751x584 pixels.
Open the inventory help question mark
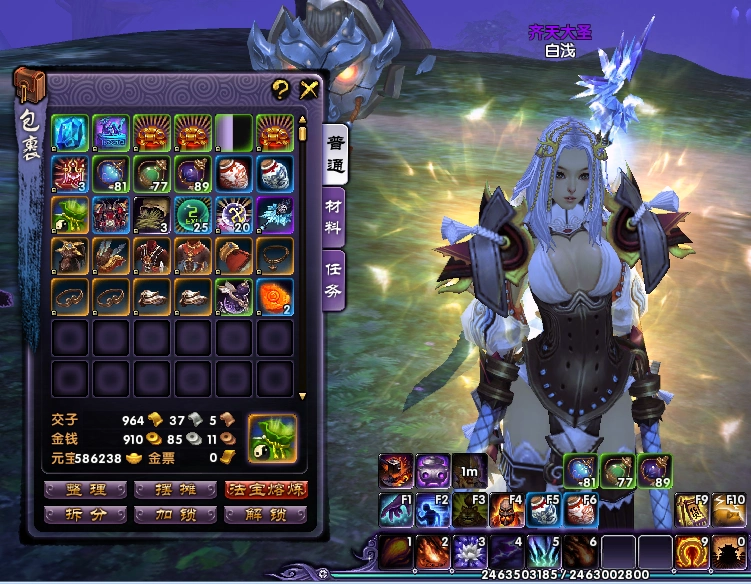[x=281, y=89]
